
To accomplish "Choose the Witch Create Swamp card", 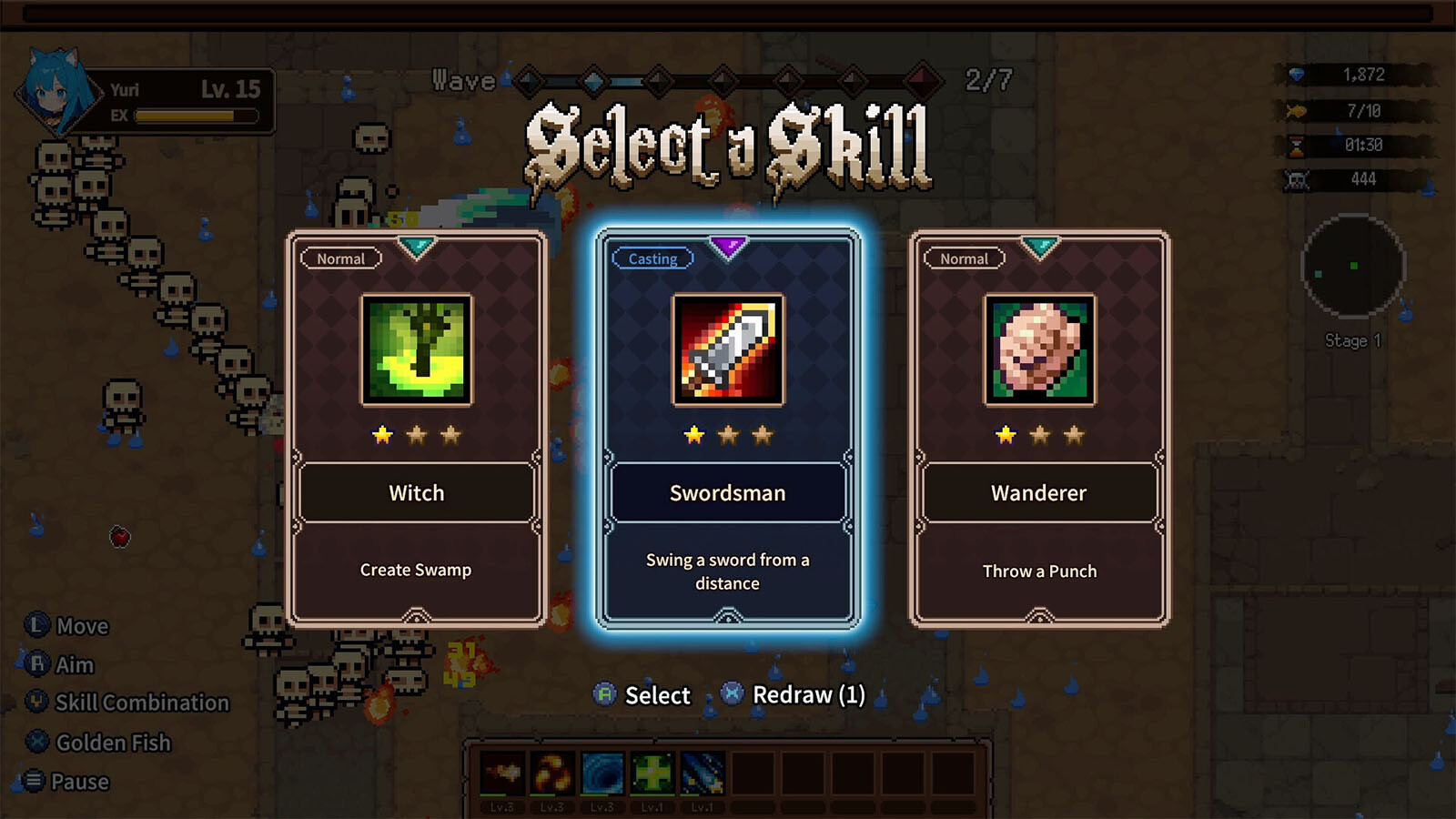I will pyautogui.click(x=417, y=429).
